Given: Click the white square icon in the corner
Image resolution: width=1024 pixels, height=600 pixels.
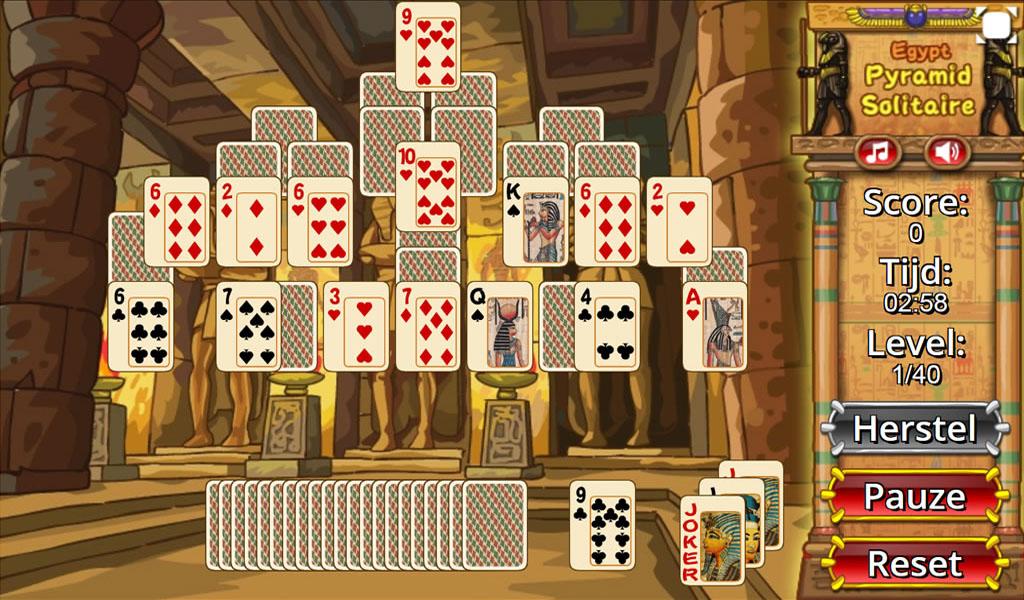Looking at the screenshot, I should click(996, 25).
